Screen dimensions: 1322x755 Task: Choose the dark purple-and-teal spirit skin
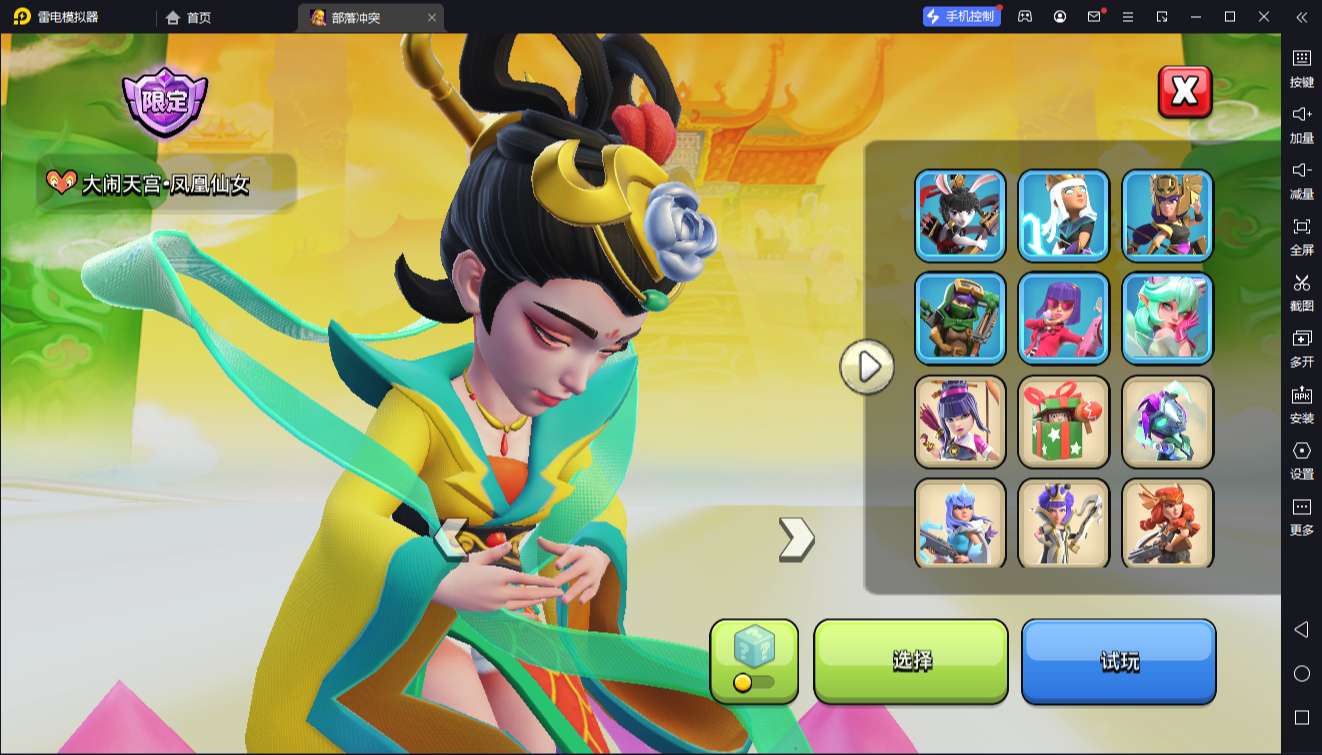pyautogui.click(x=1167, y=421)
